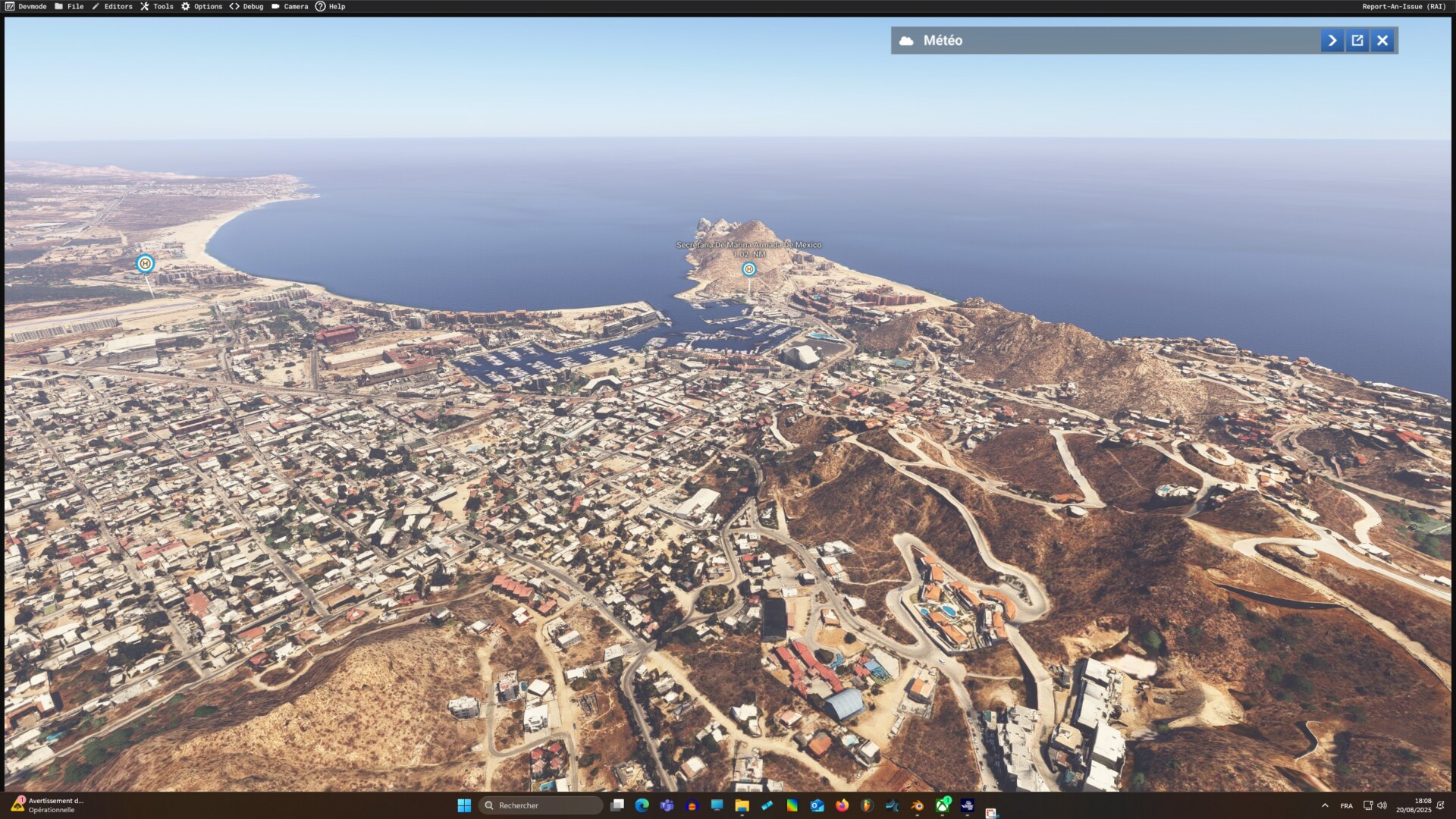Screen dimensions: 1456x819
Task: Open the Windows Start menu
Action: click(464, 805)
